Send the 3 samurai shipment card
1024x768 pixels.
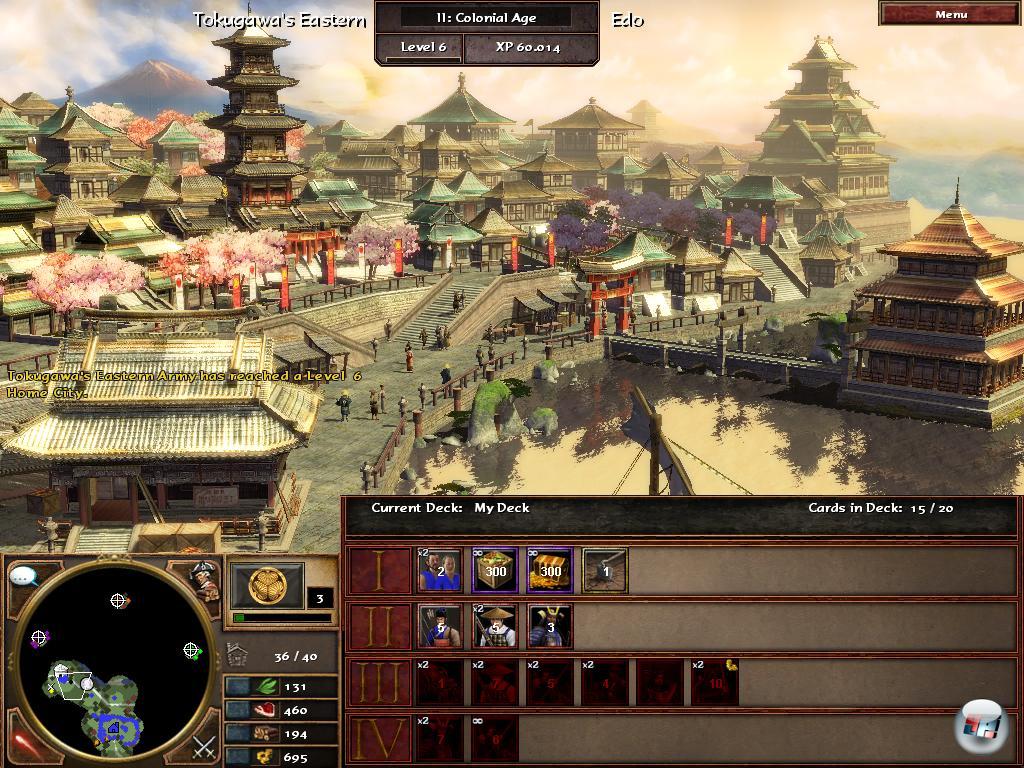pos(549,626)
